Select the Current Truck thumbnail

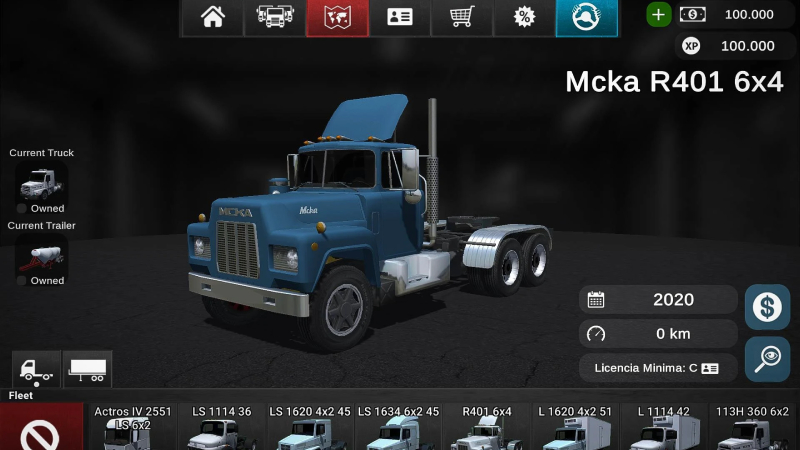[x=41, y=183]
